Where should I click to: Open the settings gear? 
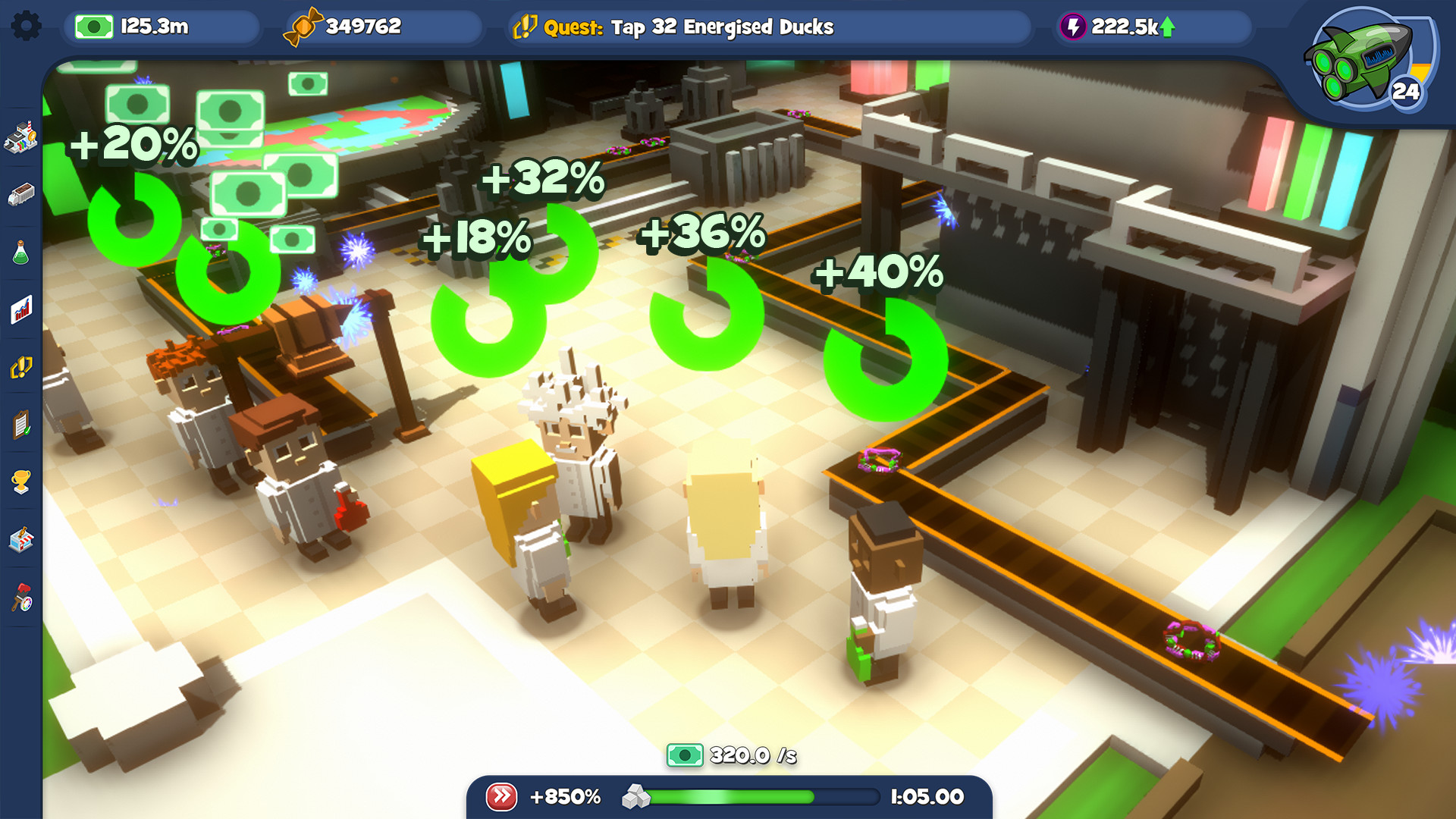tap(28, 24)
